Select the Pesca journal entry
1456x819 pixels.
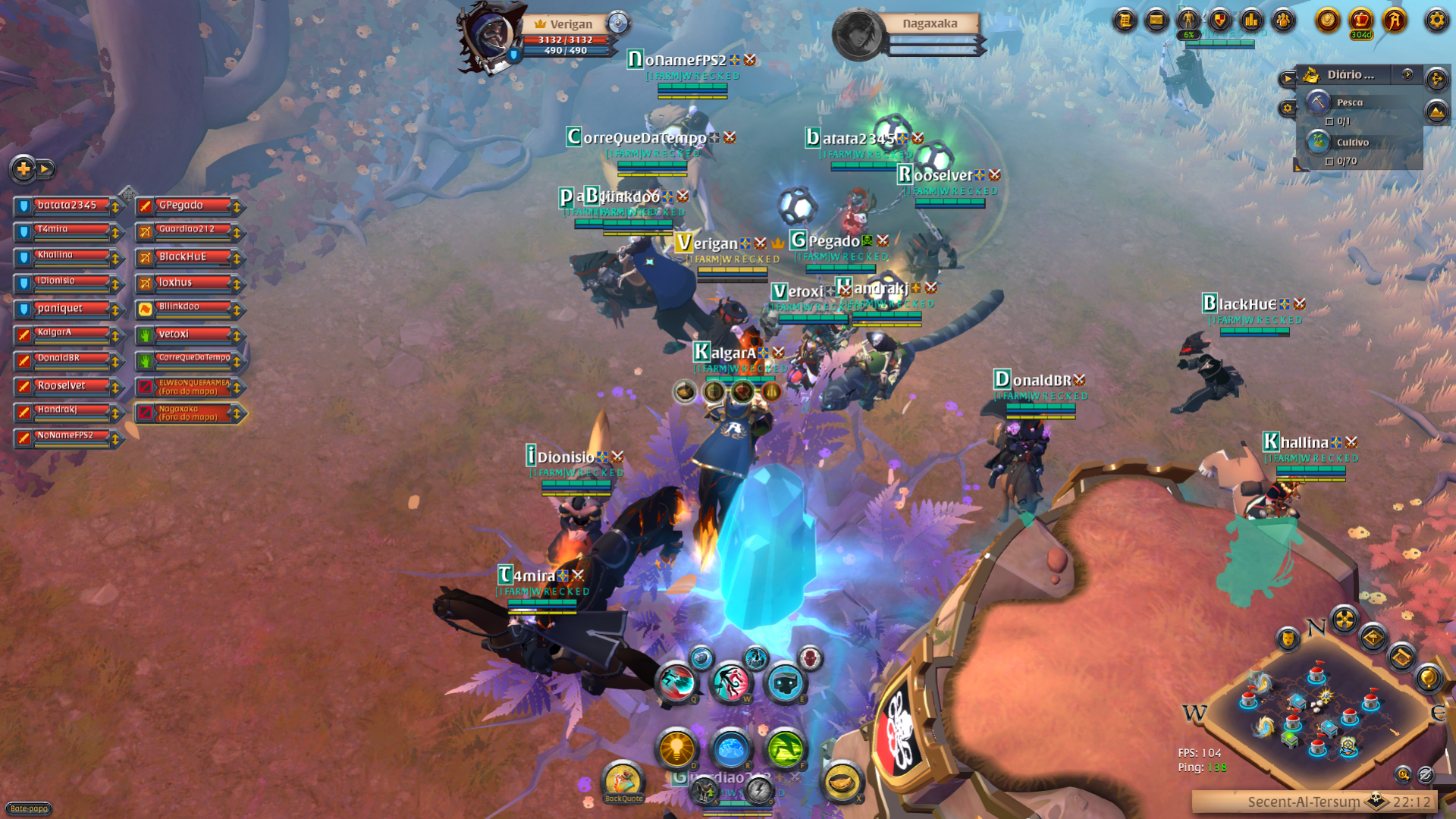pos(1350,102)
